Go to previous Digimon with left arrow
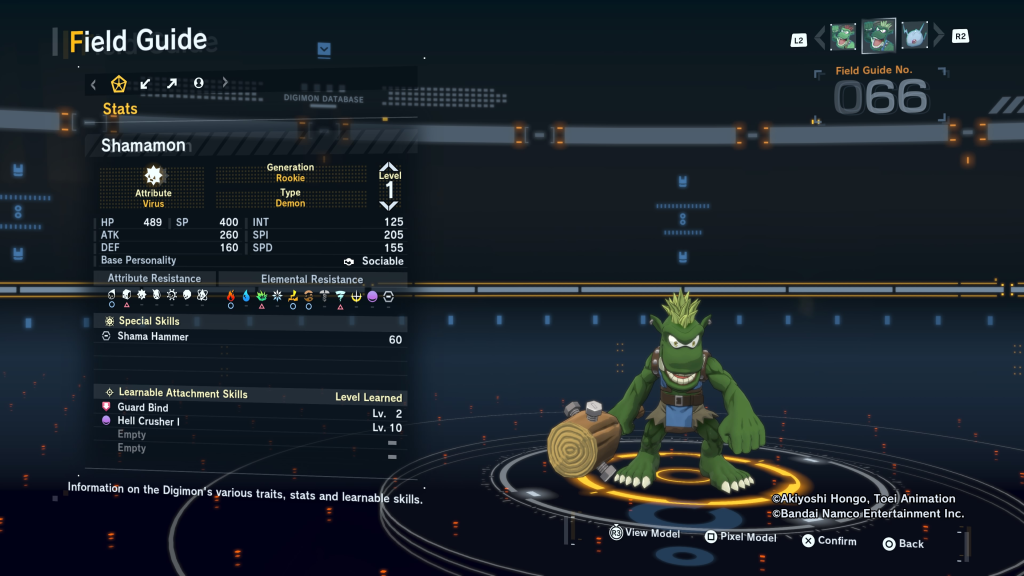This screenshot has width=1024, height=576. [820, 37]
